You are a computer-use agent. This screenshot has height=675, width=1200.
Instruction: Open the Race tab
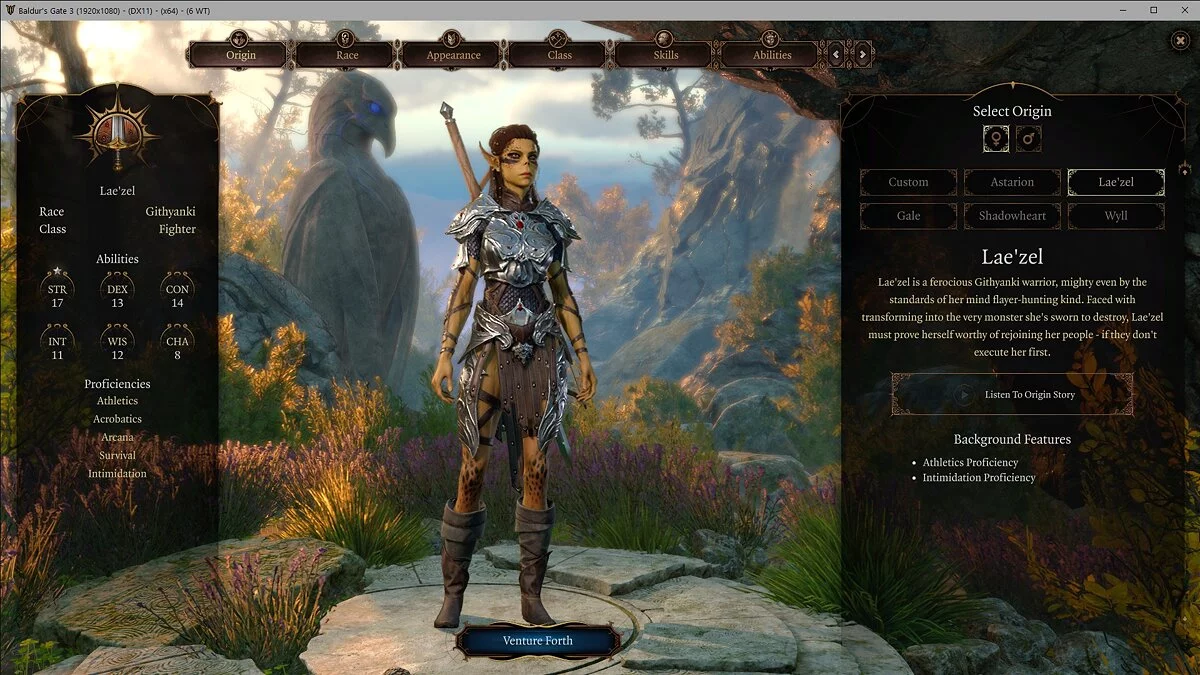point(345,54)
